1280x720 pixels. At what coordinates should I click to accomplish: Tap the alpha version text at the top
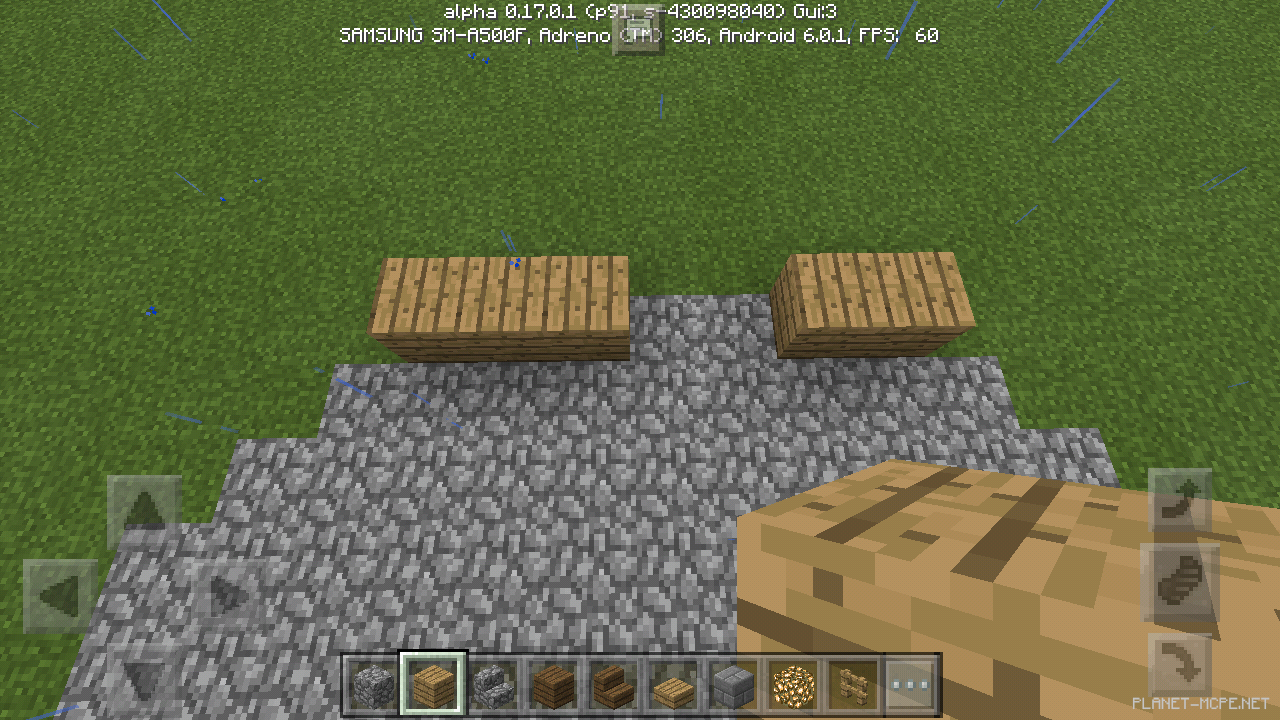(x=637, y=11)
